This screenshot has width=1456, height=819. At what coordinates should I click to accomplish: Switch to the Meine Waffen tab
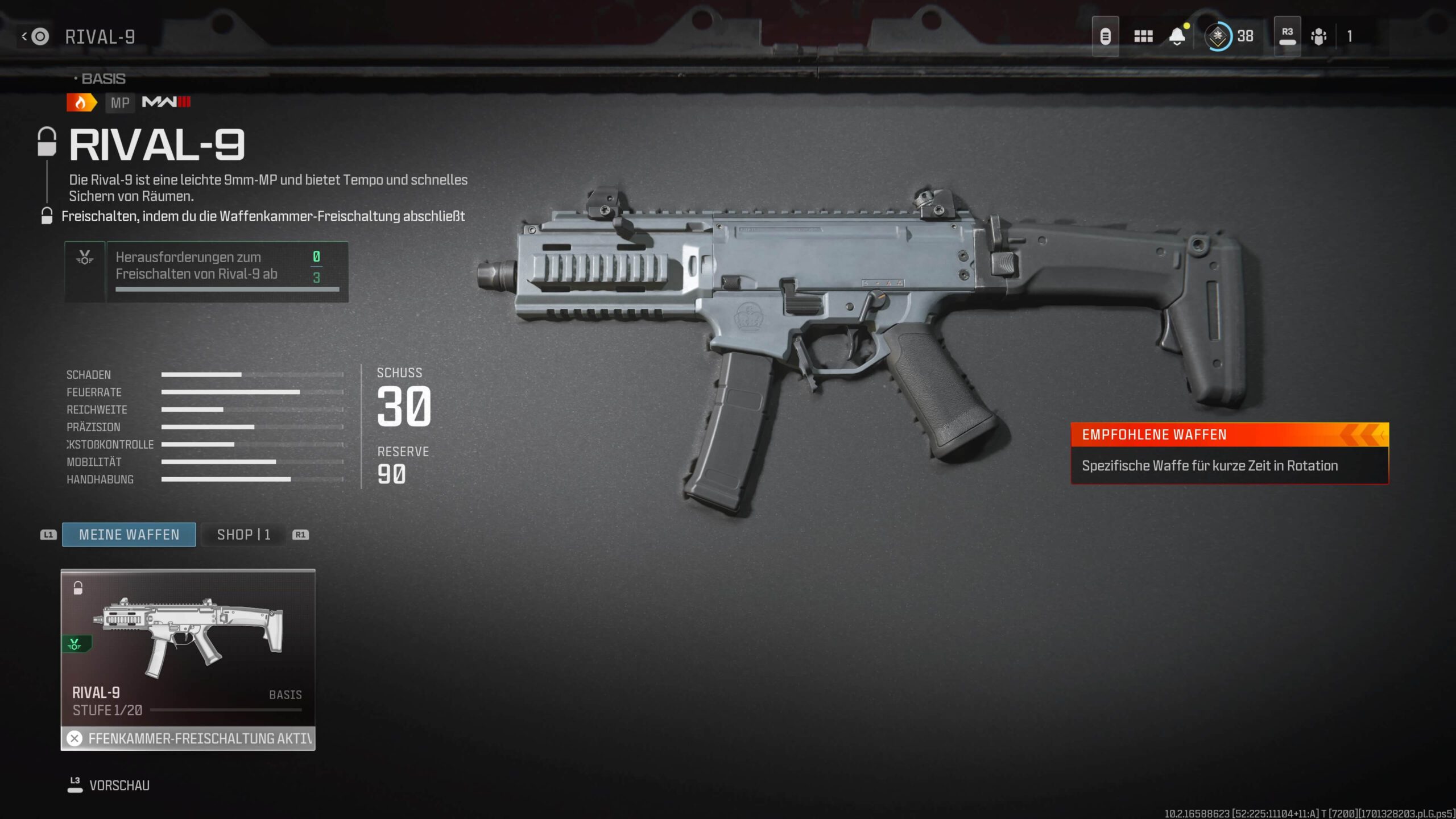[x=129, y=535]
